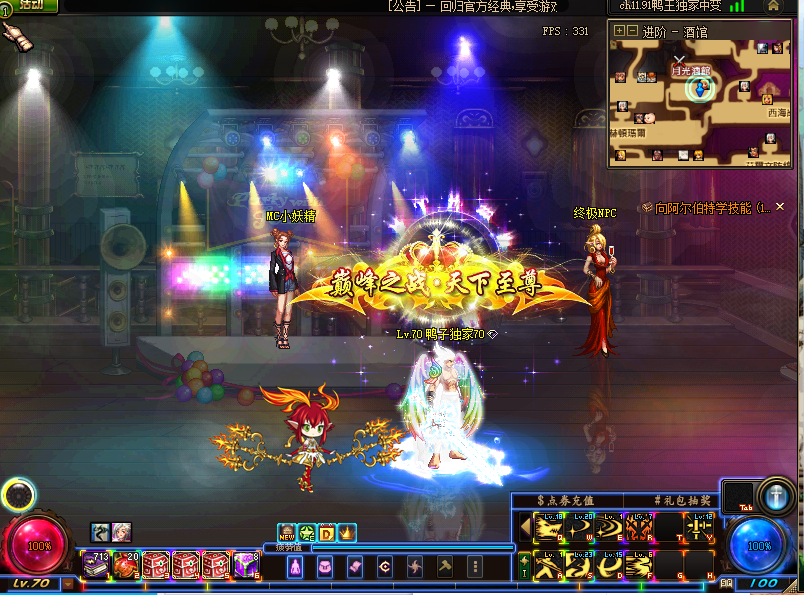Use the crescent slash skill on W
Image resolution: width=804 pixels, height=595 pixels.
580,527
